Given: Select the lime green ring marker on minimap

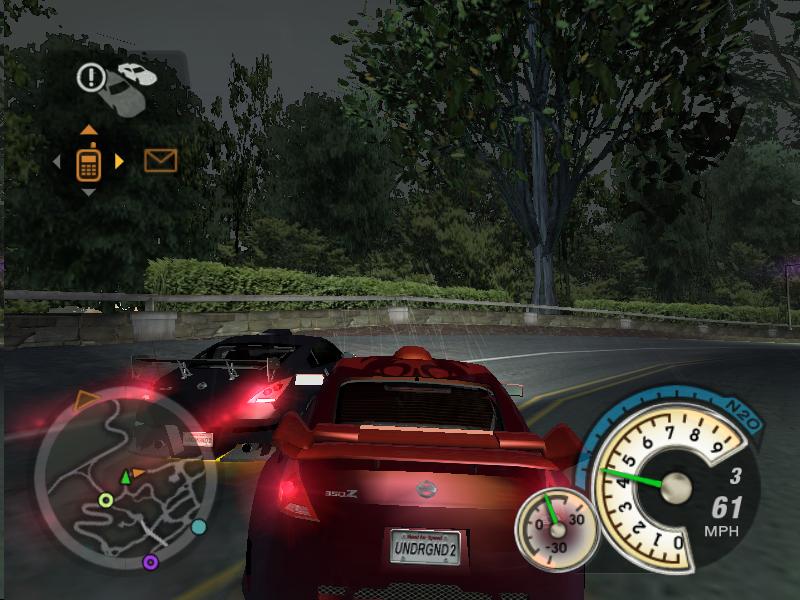Looking at the screenshot, I should tap(106, 500).
